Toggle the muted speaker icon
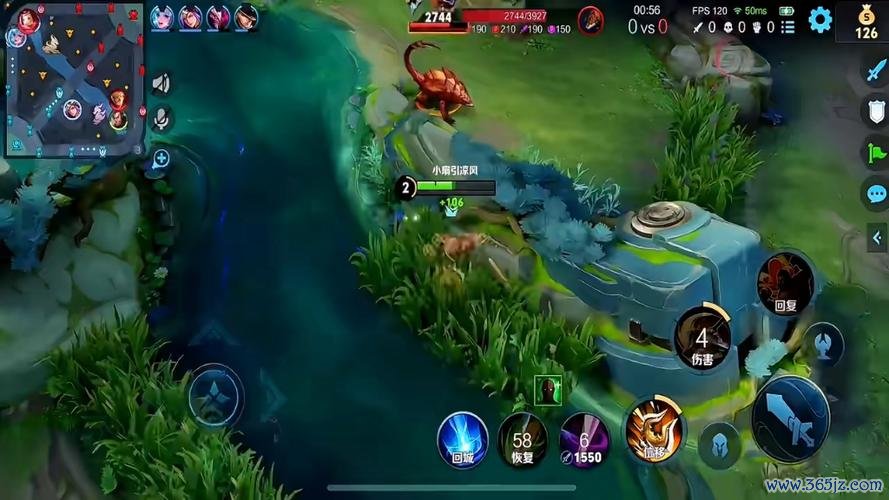Viewport: 889px width, 500px height. pos(160,84)
